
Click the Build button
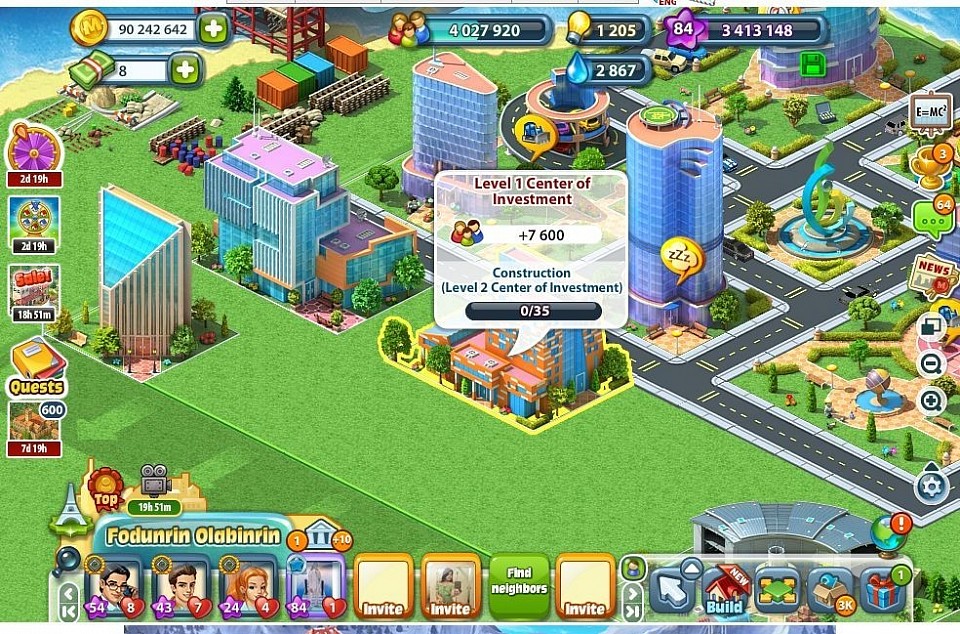[x=725, y=591]
